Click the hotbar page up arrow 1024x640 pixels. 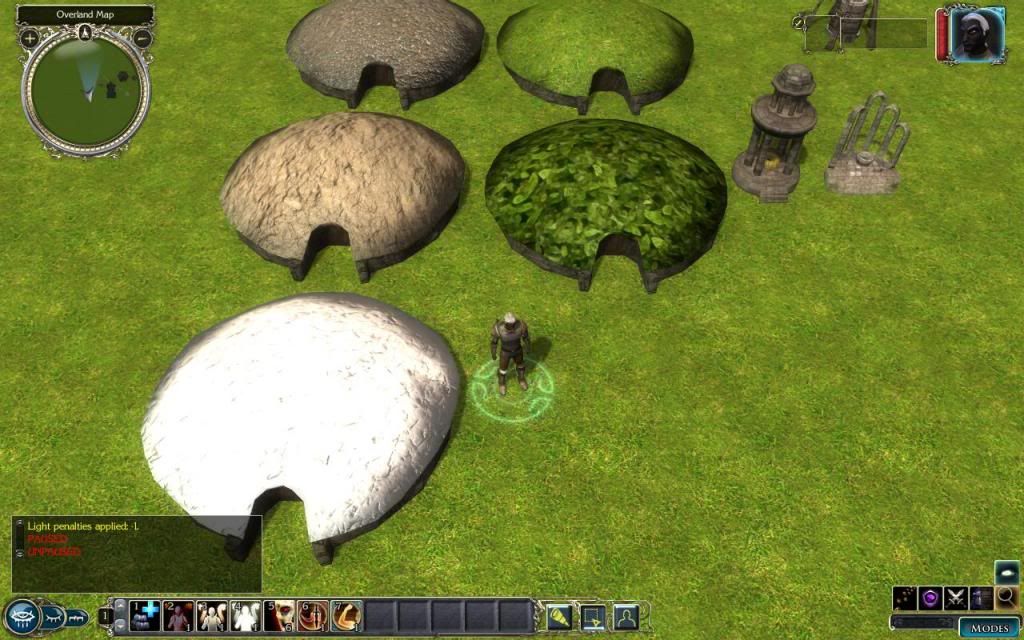(x=121, y=607)
